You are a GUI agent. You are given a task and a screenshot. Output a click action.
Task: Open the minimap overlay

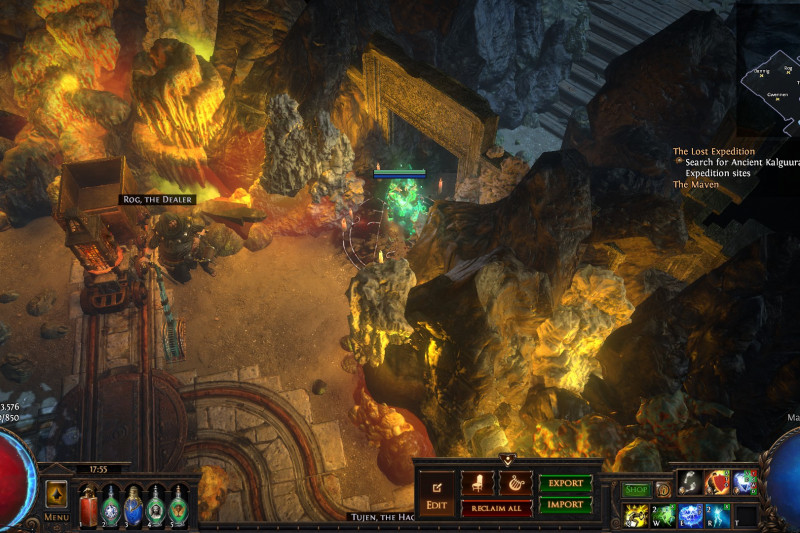(x=770, y=87)
